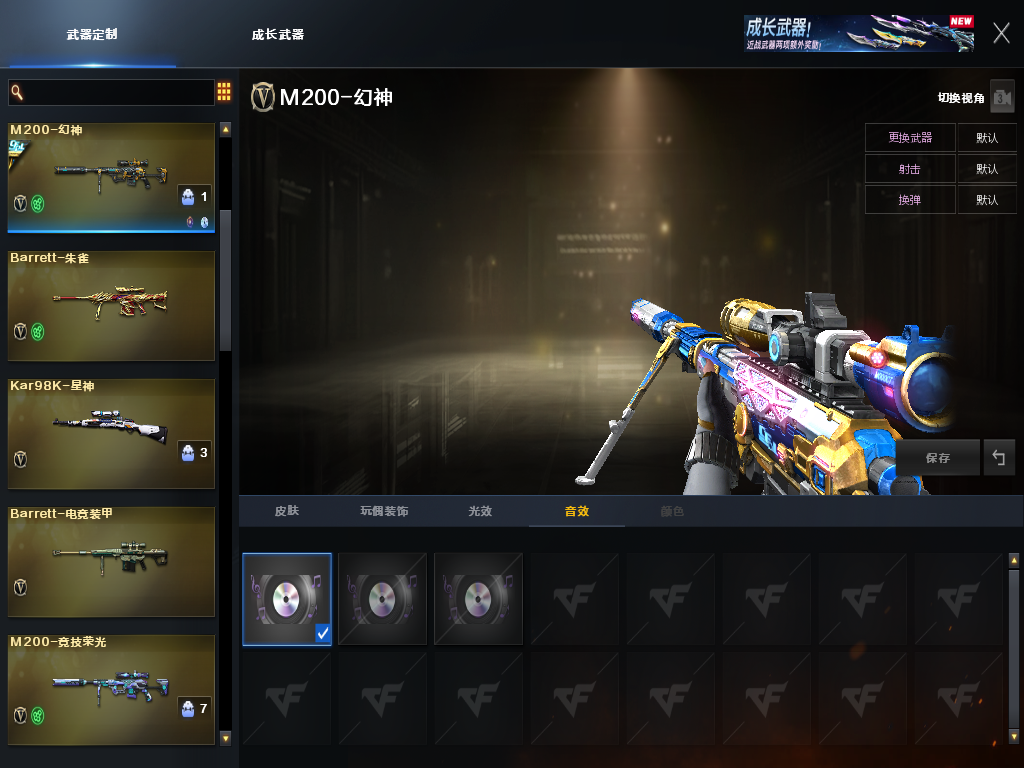Save the customization with 保存
1024x768 pixels.
click(x=938, y=458)
